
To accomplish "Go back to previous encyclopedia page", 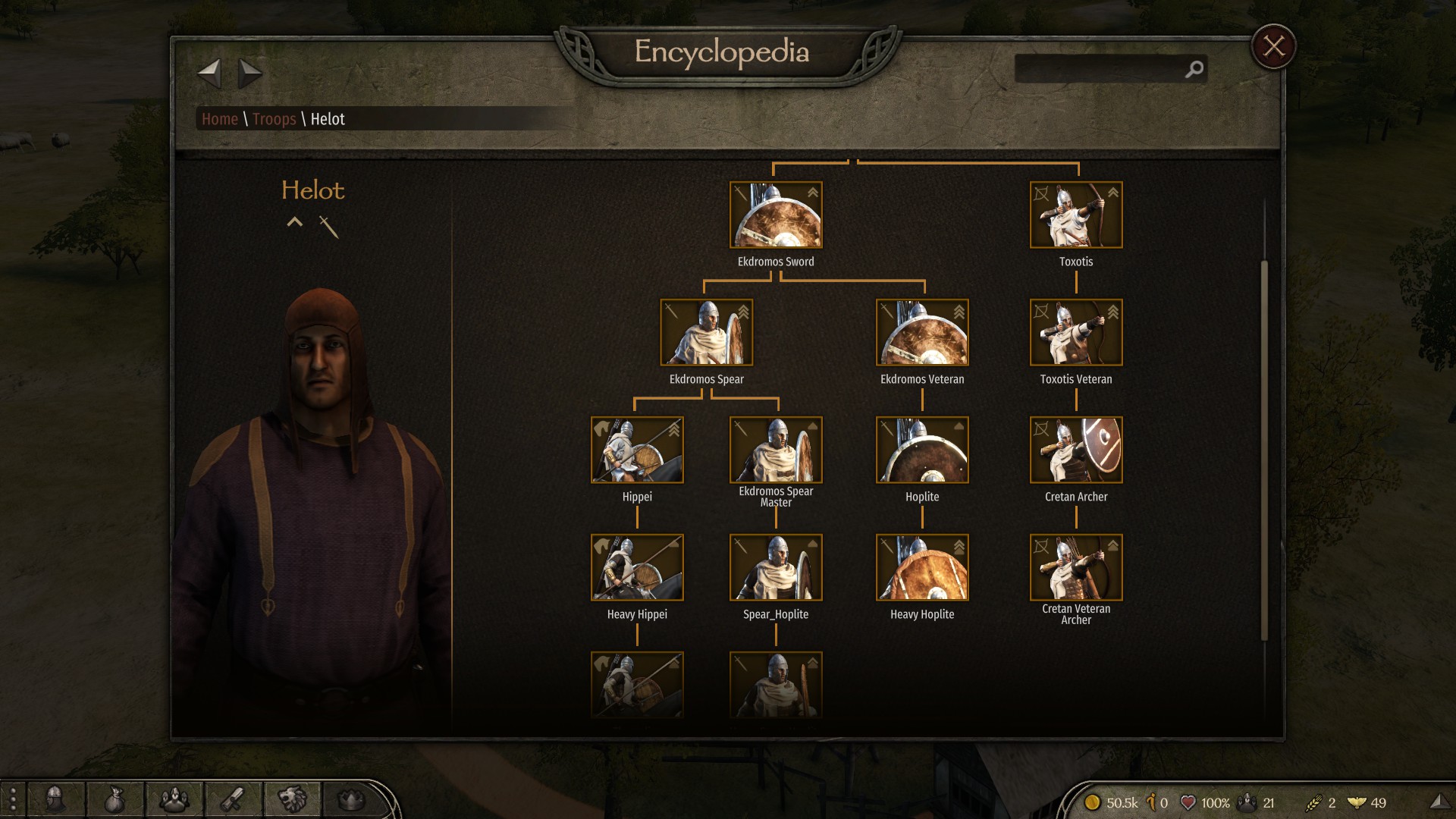I will pos(209,74).
